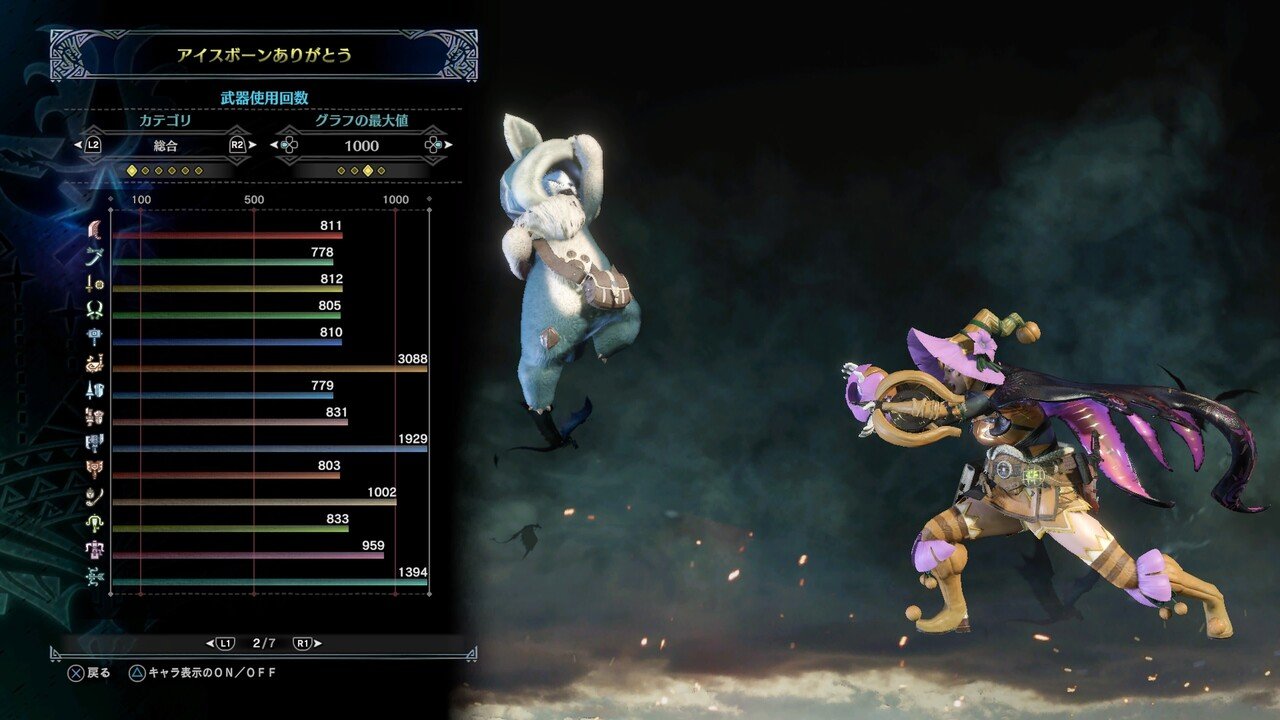The image size is (1280, 720).
Task: Click the 総合 category label
Action: (167, 145)
